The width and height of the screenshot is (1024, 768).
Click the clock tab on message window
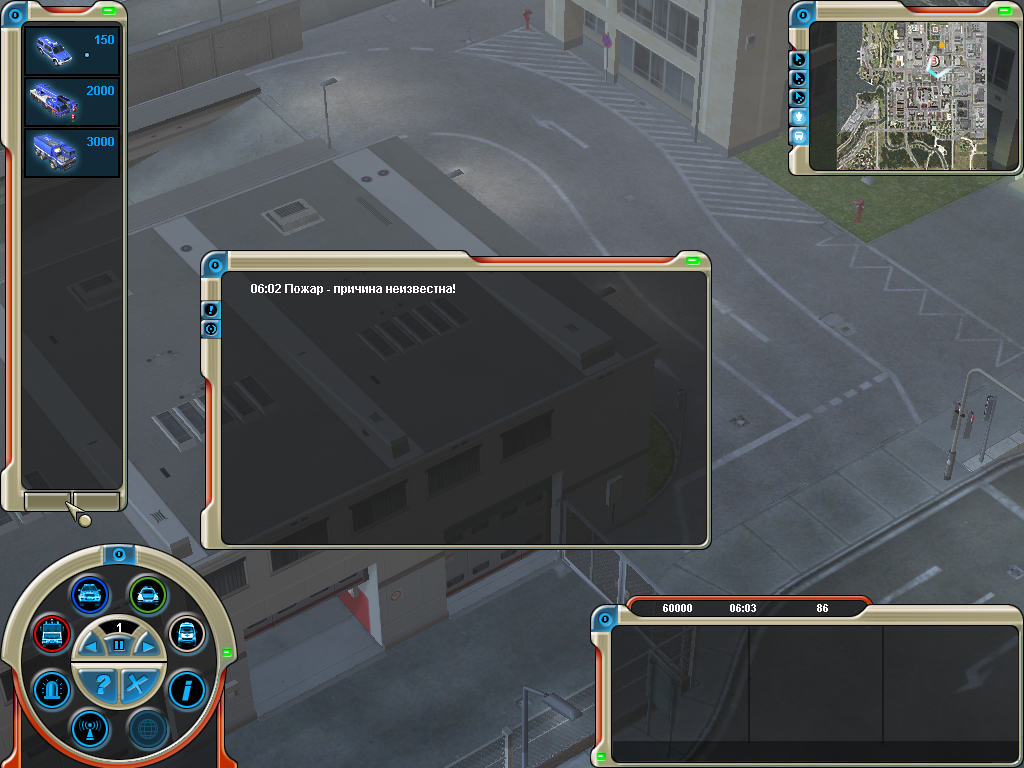(x=211, y=329)
